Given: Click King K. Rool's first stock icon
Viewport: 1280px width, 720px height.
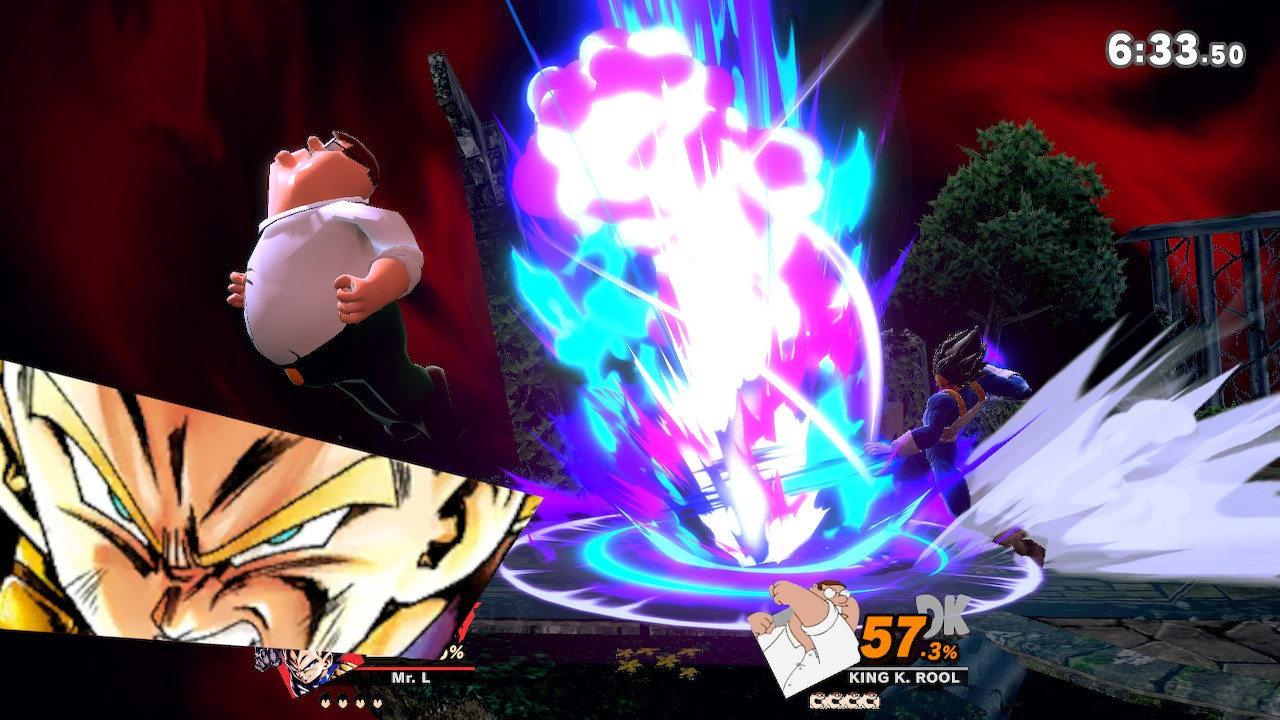Looking at the screenshot, I should tap(817, 700).
